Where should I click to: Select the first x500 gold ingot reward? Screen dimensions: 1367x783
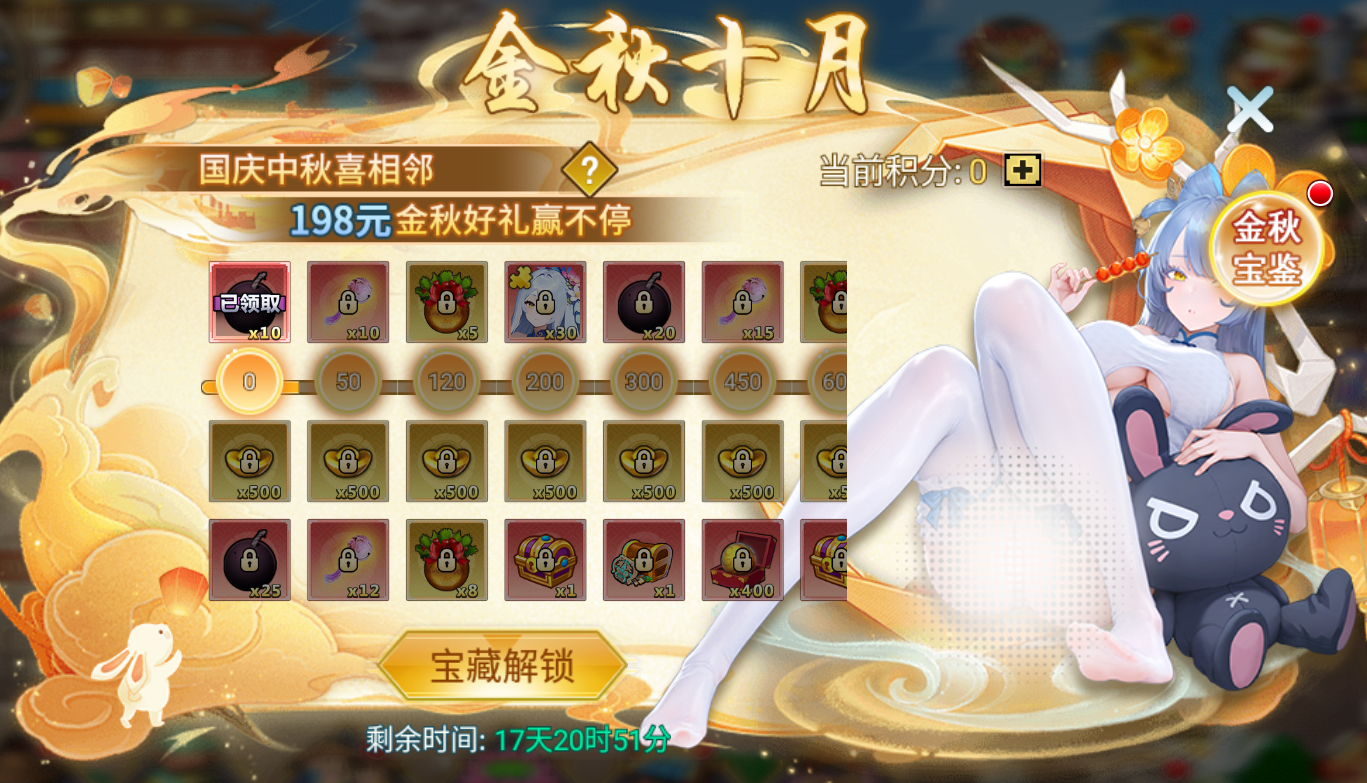pyautogui.click(x=248, y=460)
